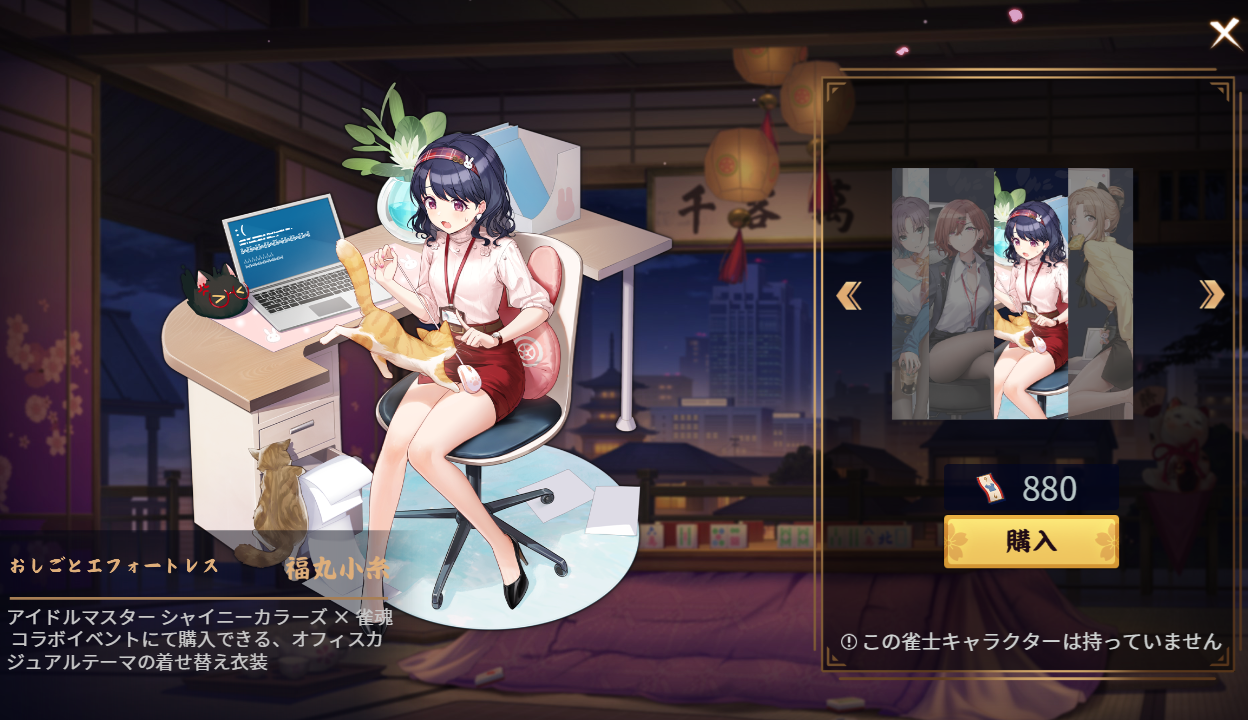Close the outfit preview window
The image size is (1248, 720).
point(1225,34)
